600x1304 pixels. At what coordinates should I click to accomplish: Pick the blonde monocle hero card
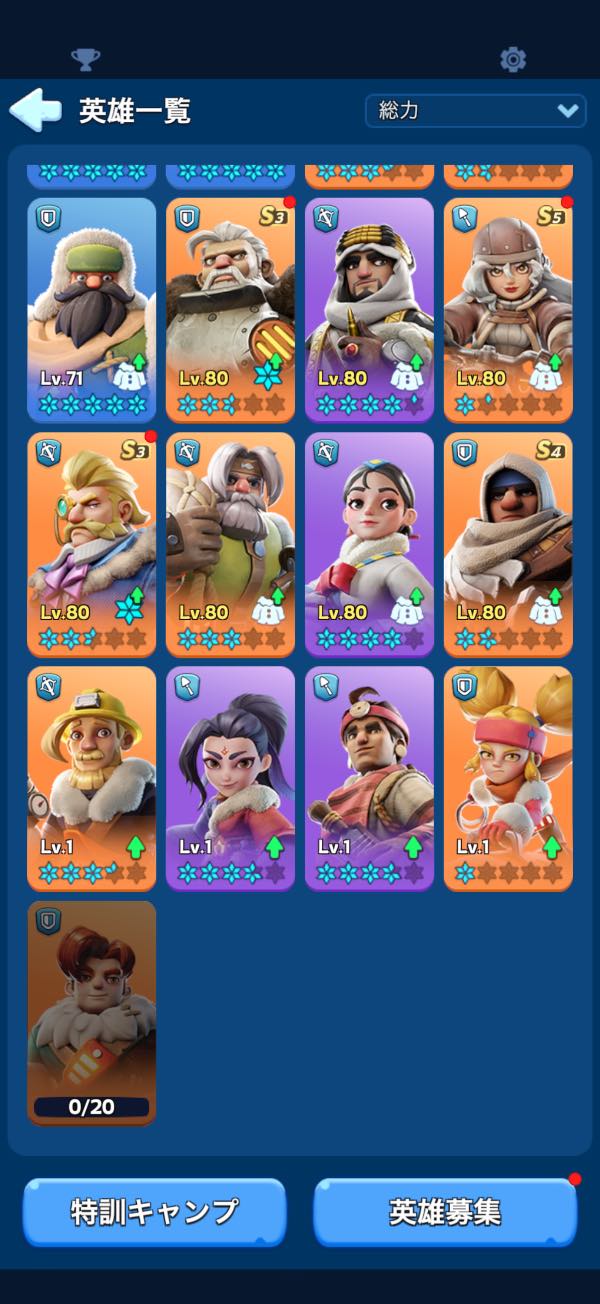(x=92, y=544)
